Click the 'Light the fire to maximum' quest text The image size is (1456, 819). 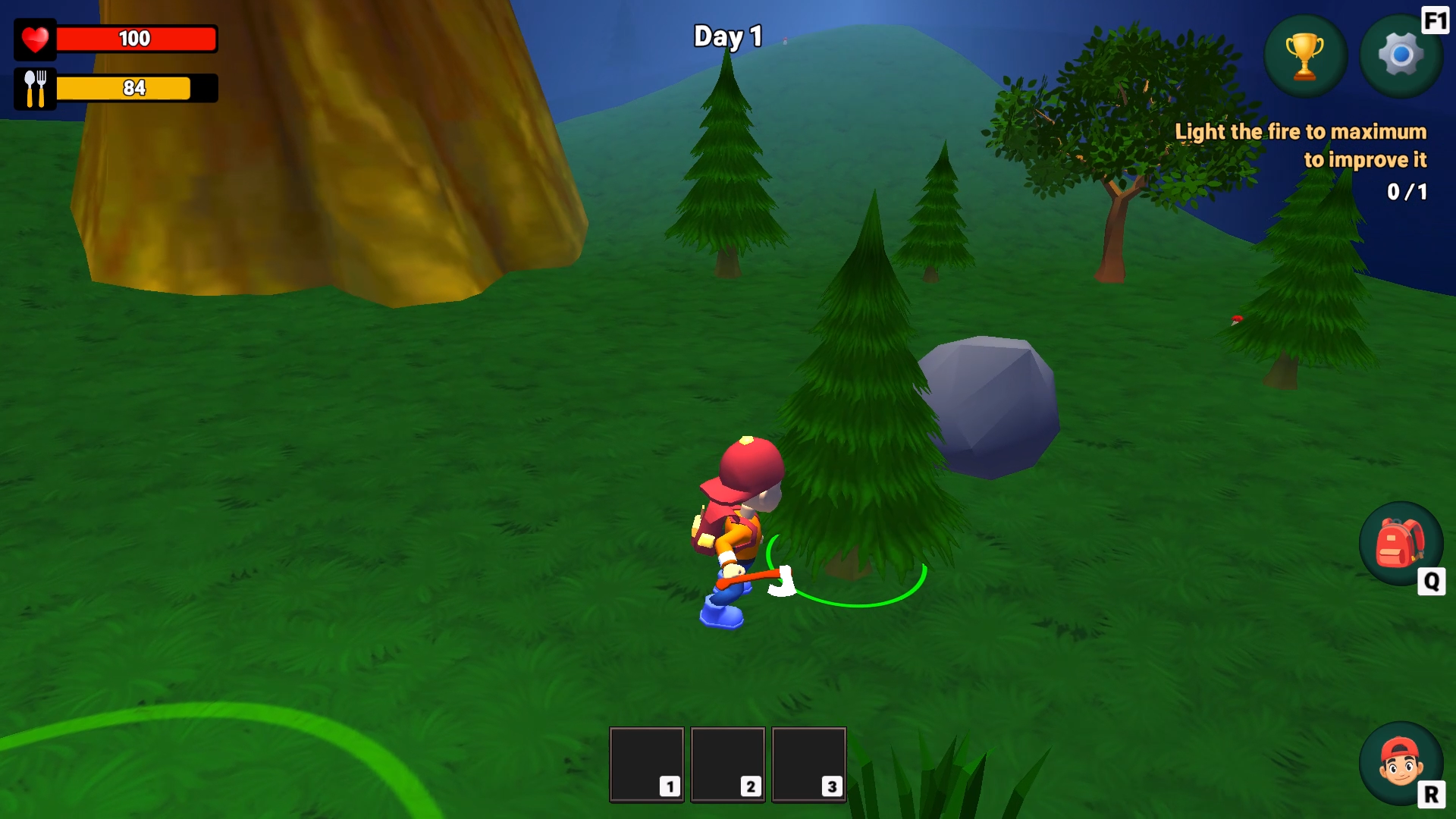click(1301, 144)
